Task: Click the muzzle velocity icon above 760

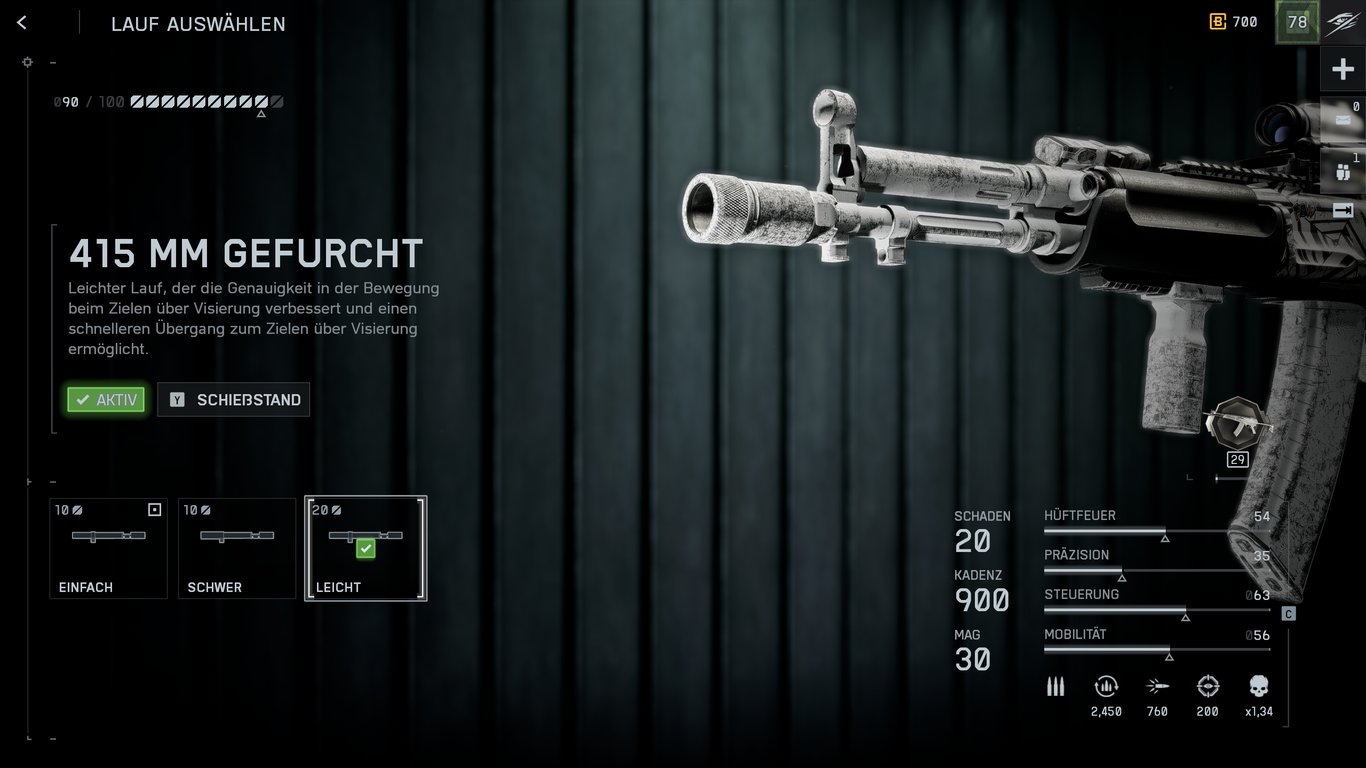Action: (1157, 687)
